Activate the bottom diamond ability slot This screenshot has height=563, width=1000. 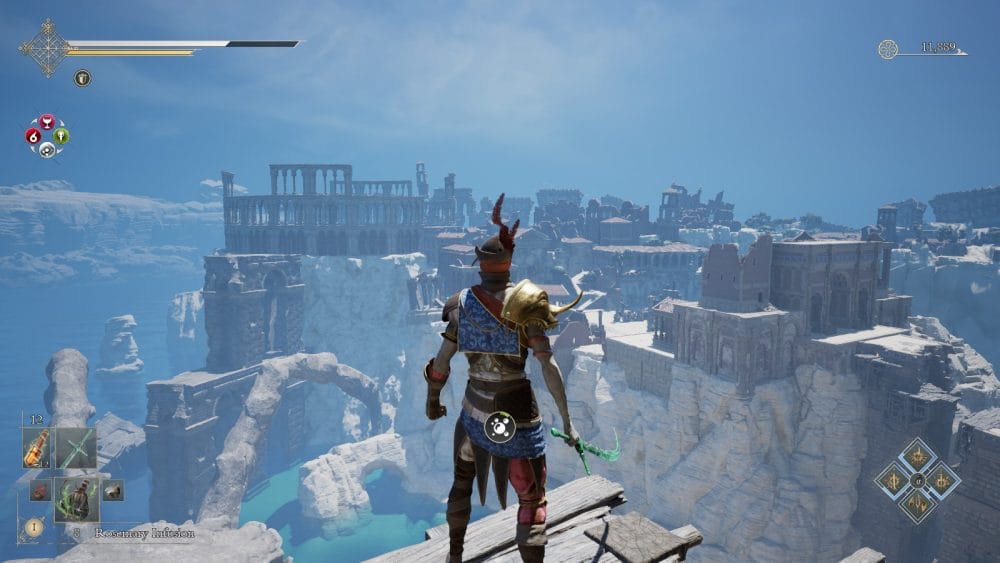pos(917,505)
